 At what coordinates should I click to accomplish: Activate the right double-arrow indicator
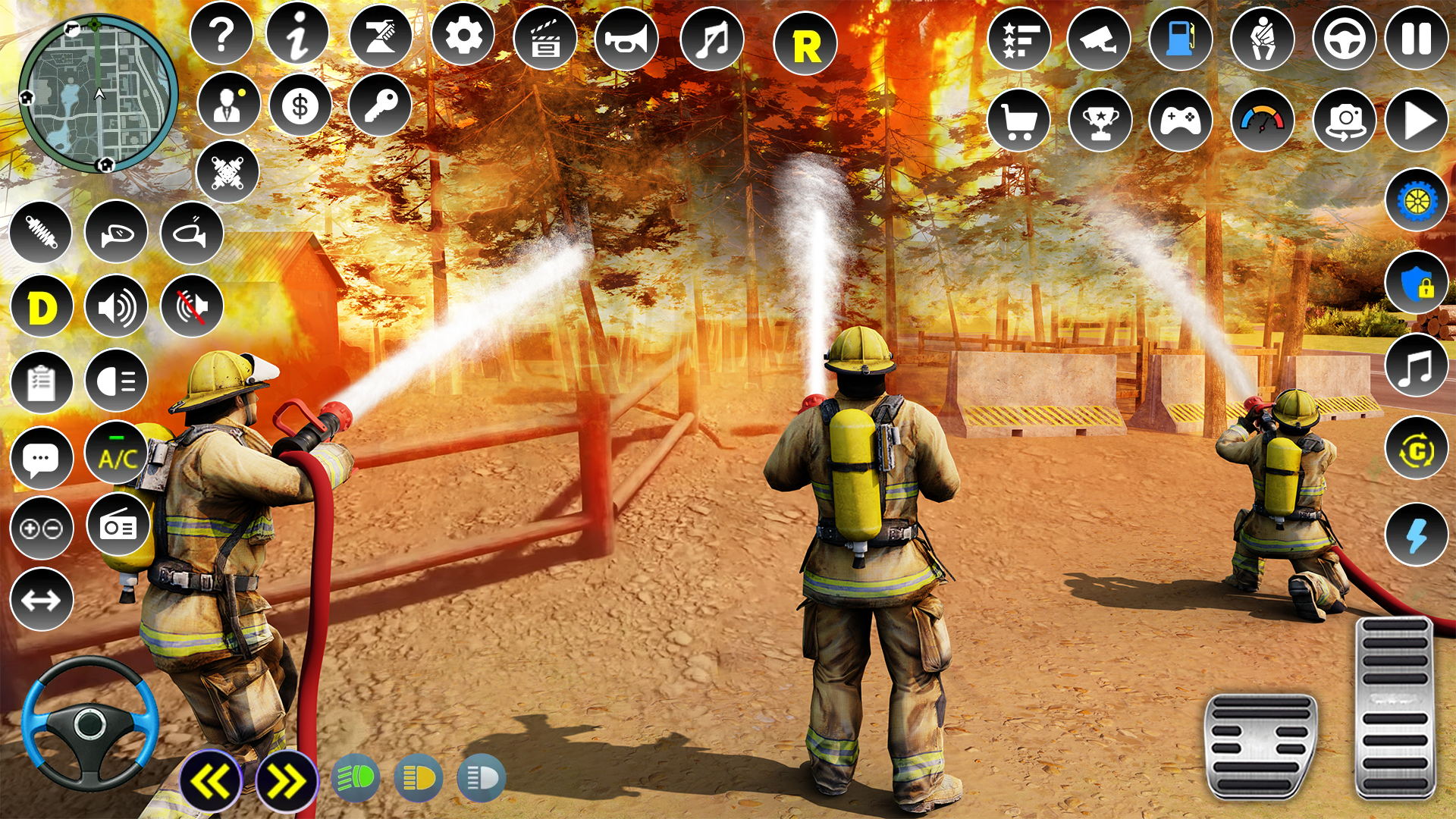point(287,781)
